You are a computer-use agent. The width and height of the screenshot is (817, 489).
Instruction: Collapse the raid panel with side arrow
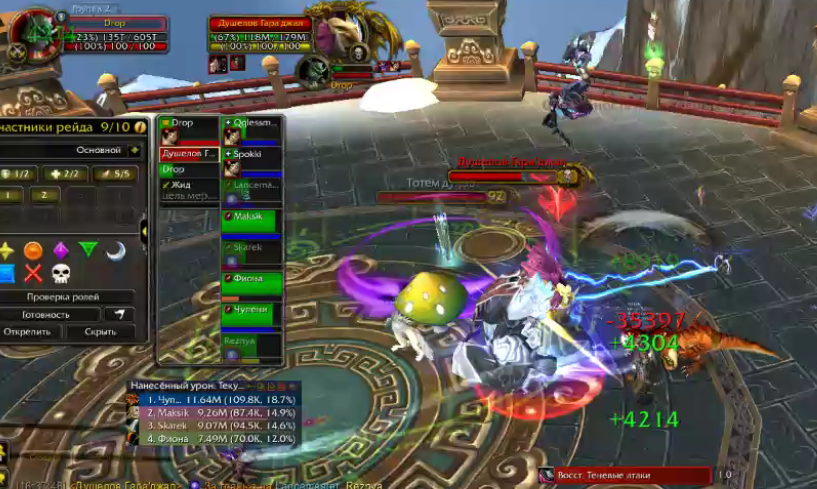pos(143,232)
